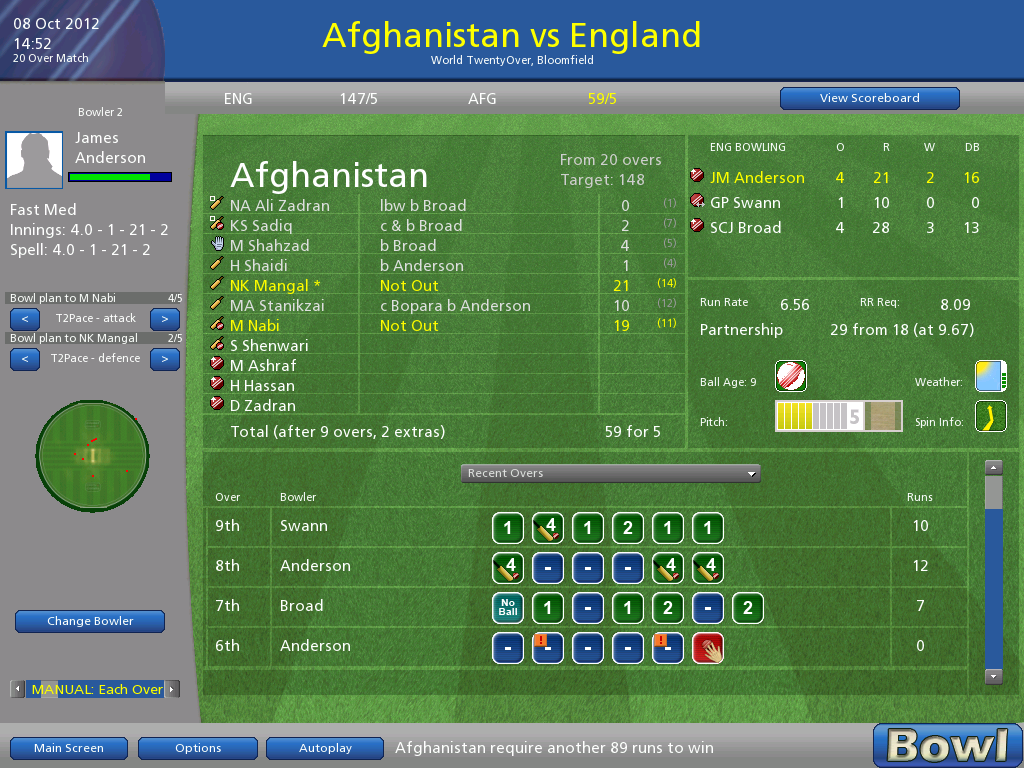Select James Anderson's portrait
Viewport: 1024px width, 768px height.
coord(34,160)
